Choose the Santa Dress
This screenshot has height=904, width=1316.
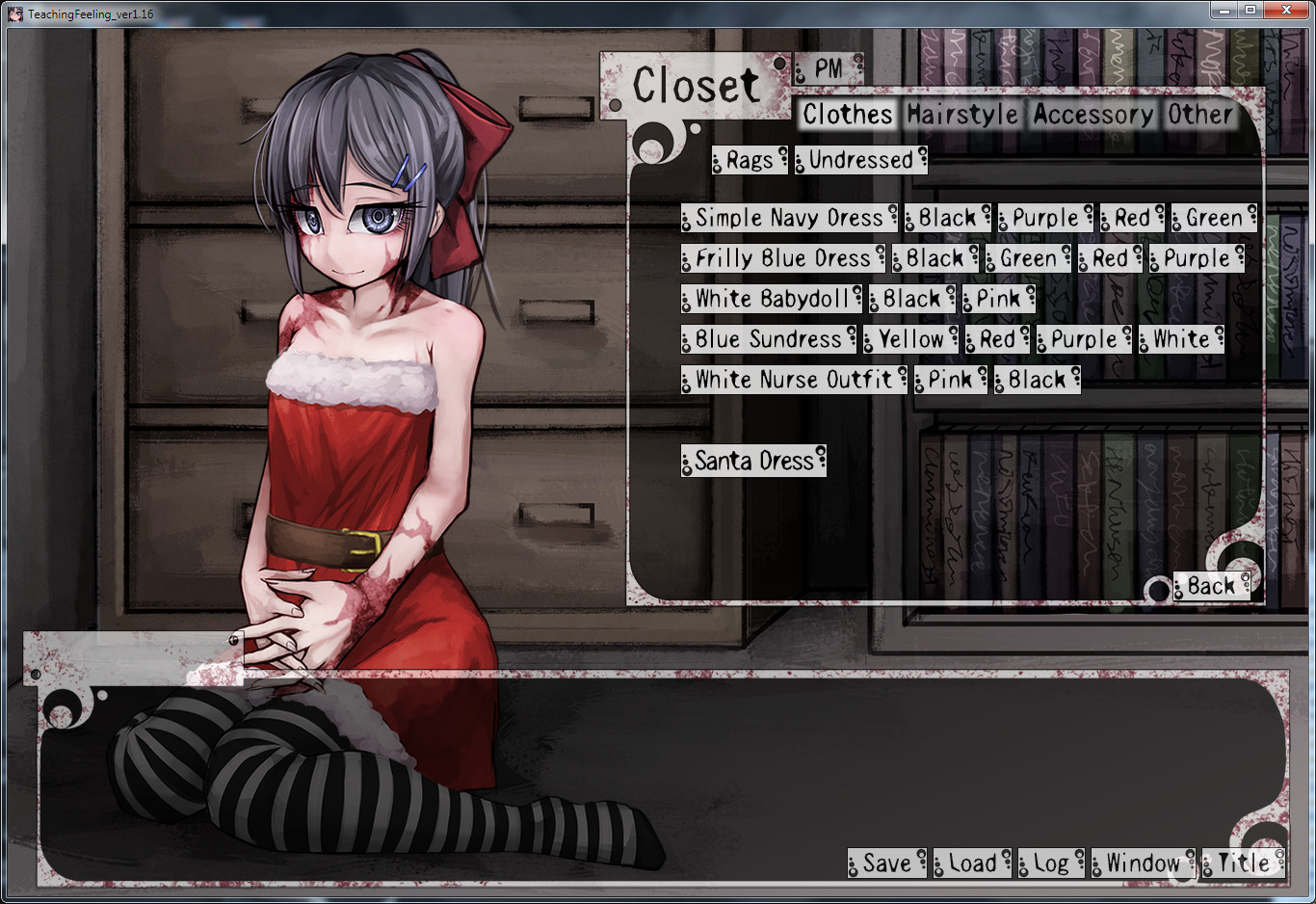click(753, 461)
